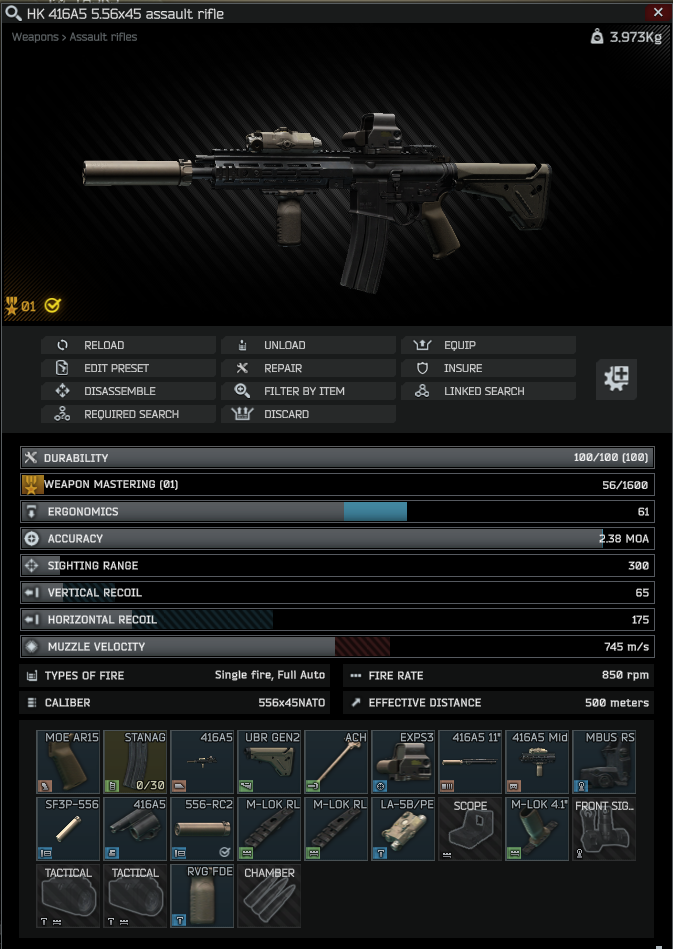The image size is (673, 949).
Task: Activate Filter by Item
Action: pyautogui.click(x=308, y=391)
